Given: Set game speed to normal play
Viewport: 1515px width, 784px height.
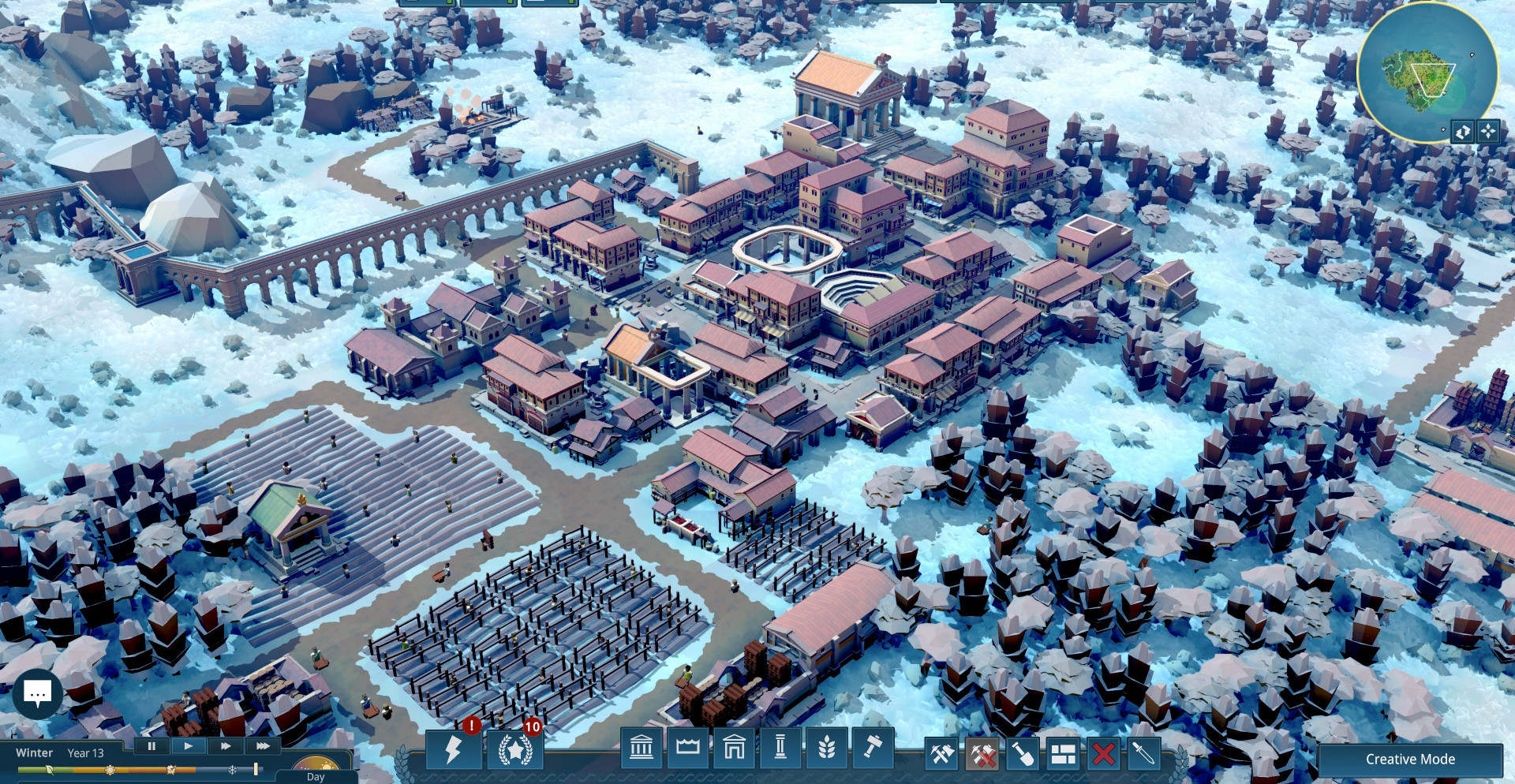Looking at the screenshot, I should (x=188, y=745).
